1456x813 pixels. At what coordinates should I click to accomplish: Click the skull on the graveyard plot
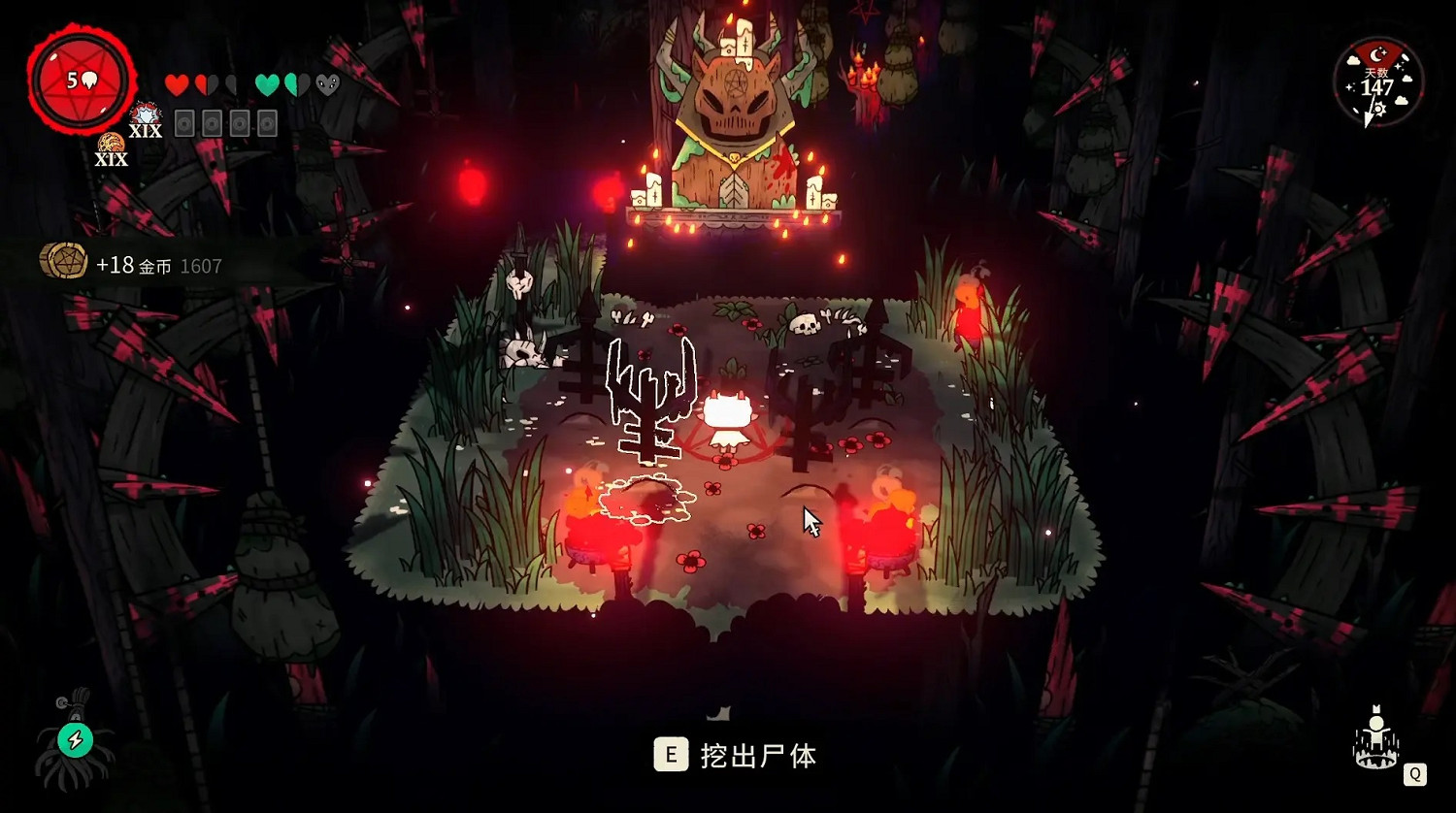(804, 323)
